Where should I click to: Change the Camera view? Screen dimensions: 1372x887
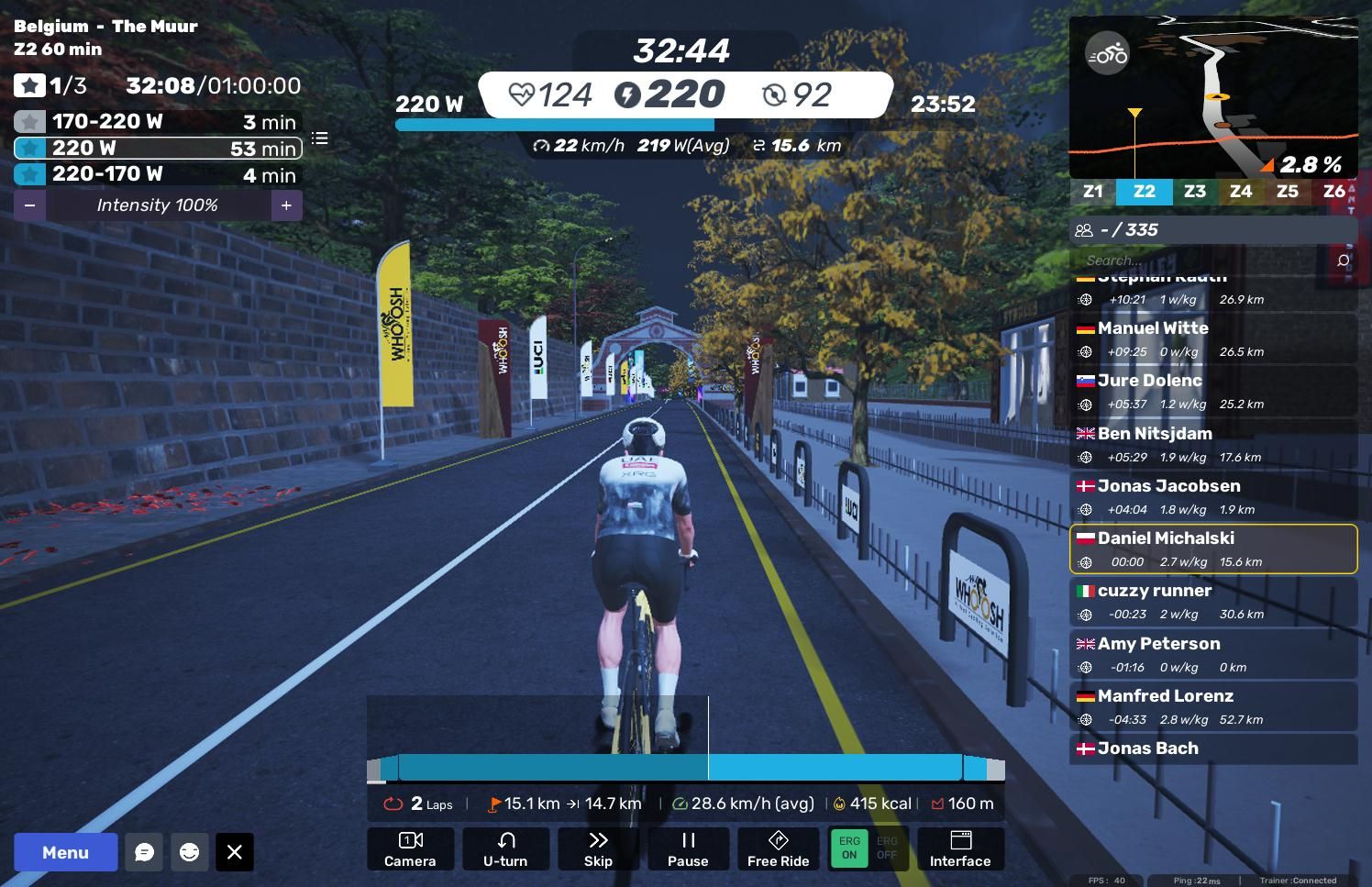tap(410, 848)
